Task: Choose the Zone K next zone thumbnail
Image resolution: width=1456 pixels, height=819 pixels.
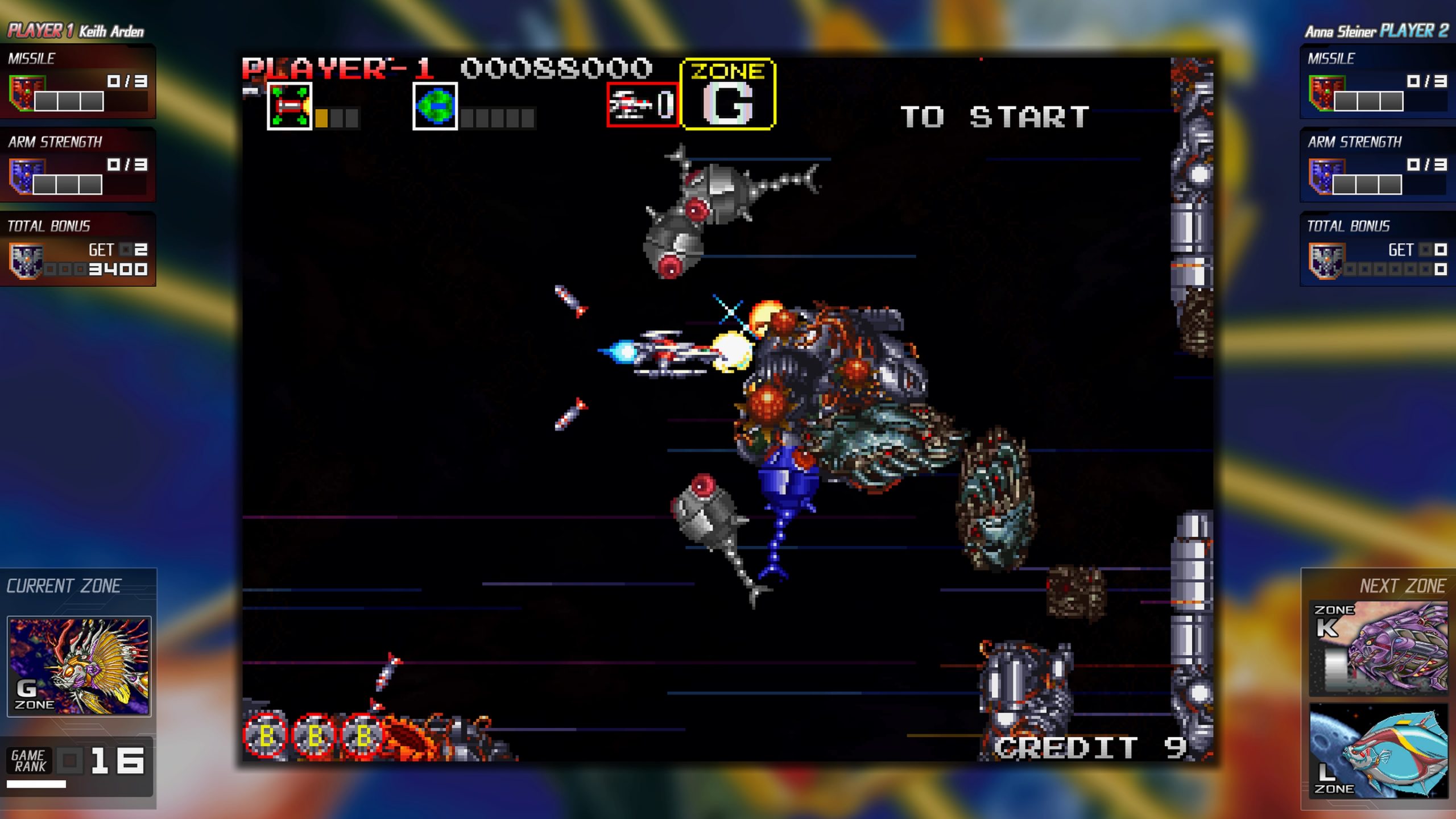Action: pyautogui.click(x=1378, y=648)
